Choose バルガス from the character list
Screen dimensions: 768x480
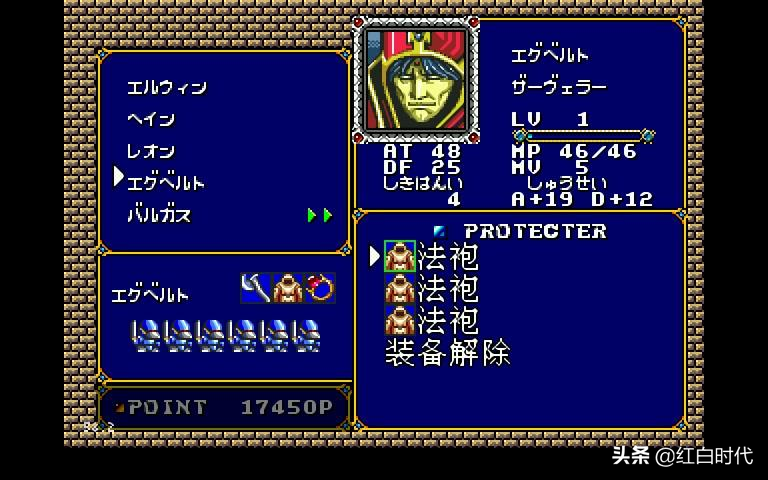coord(158,215)
